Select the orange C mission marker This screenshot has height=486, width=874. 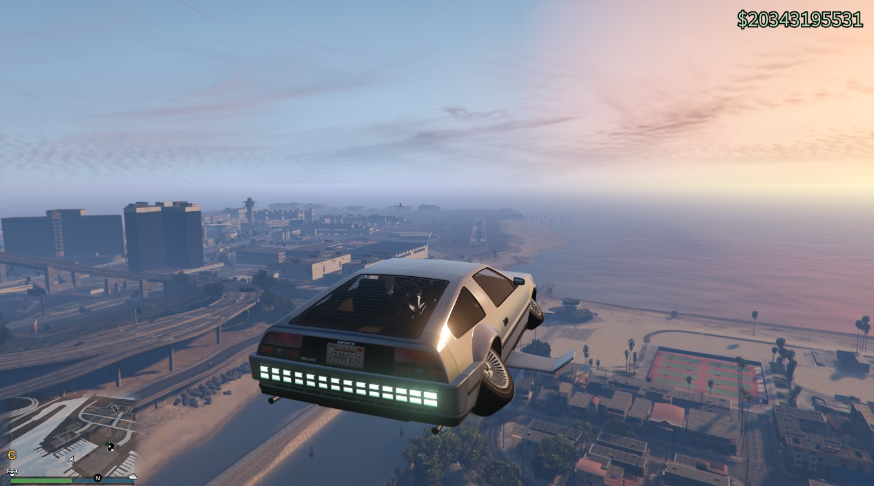12,455
